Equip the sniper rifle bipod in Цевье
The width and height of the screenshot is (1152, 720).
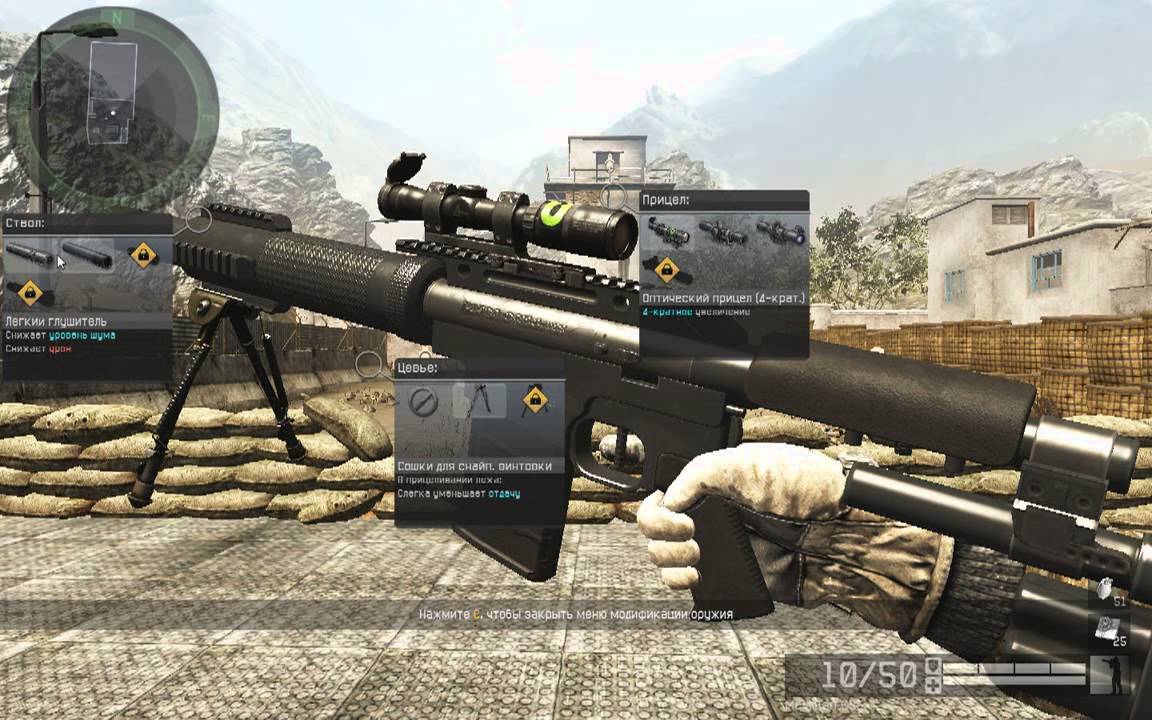click(478, 402)
